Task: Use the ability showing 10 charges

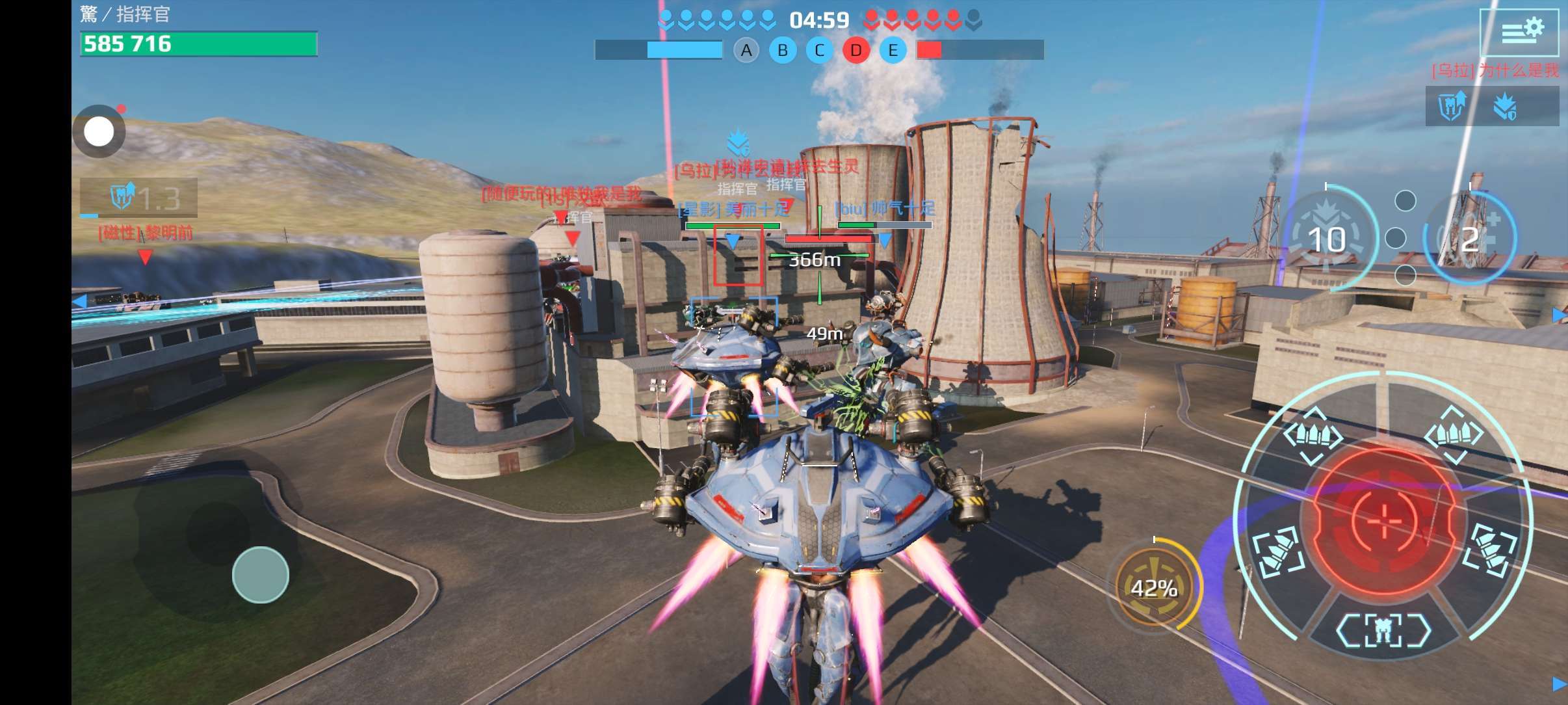Action: [x=1327, y=239]
